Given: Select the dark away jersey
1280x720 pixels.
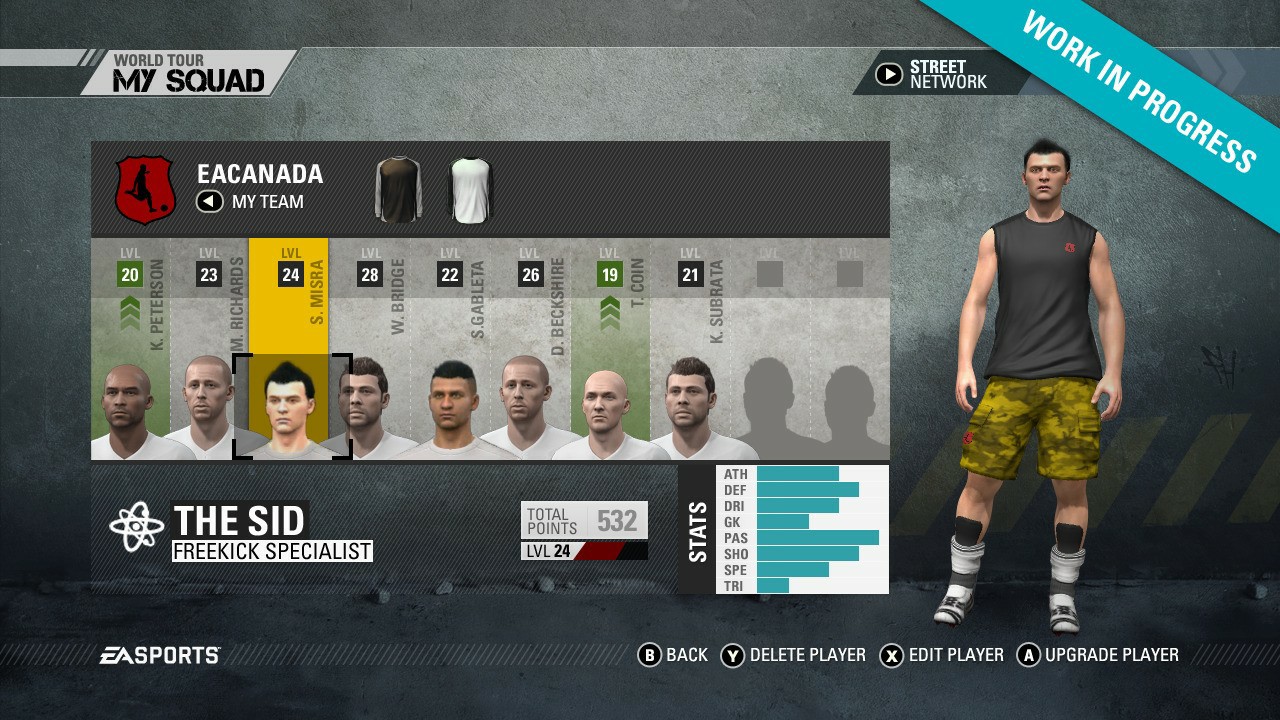Looking at the screenshot, I should (x=398, y=188).
